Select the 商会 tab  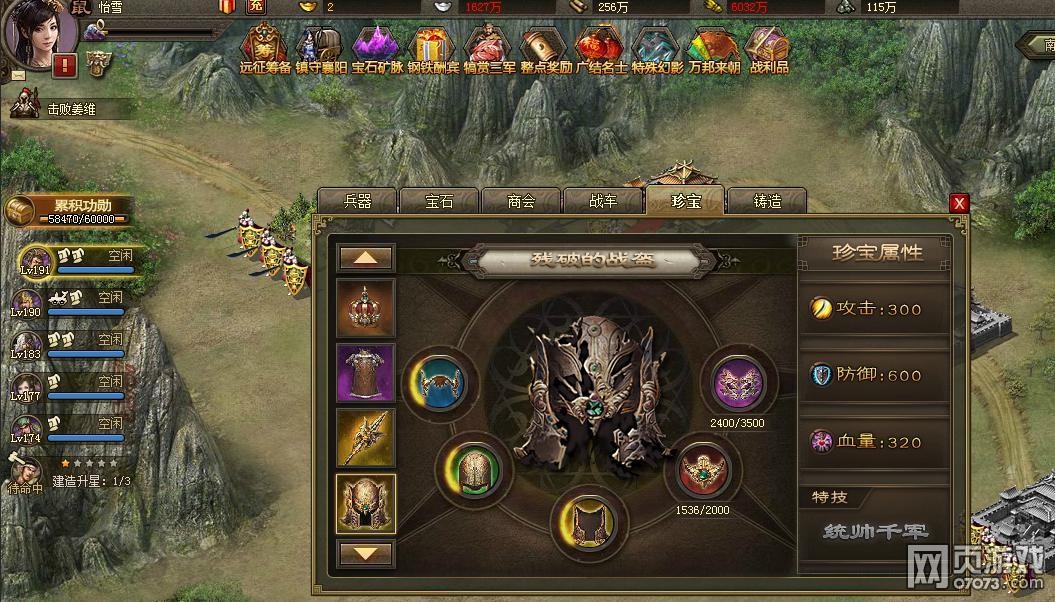(521, 201)
